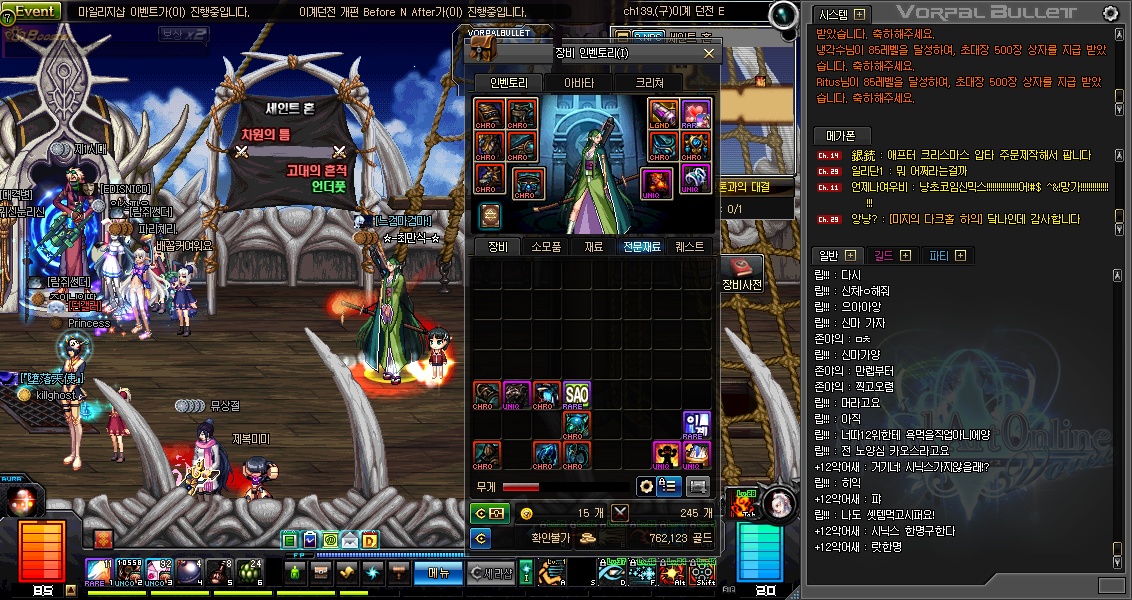The image size is (1132, 600).
Task: Click the 장비사전 equipment dictionary button
Action: click(742, 274)
